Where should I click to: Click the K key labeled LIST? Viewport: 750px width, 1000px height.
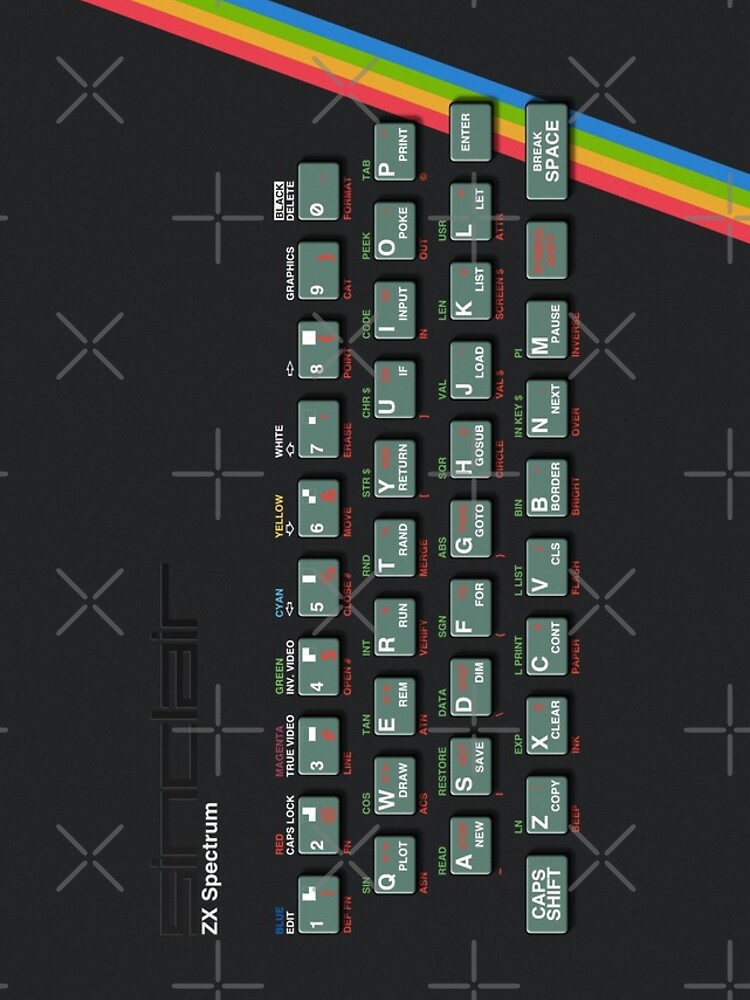(471, 290)
